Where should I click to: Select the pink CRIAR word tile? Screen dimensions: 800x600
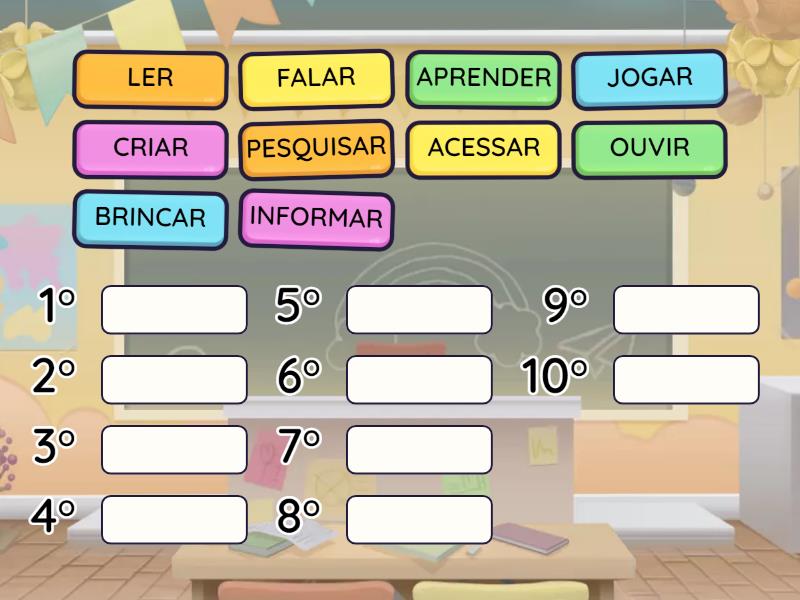coord(151,148)
